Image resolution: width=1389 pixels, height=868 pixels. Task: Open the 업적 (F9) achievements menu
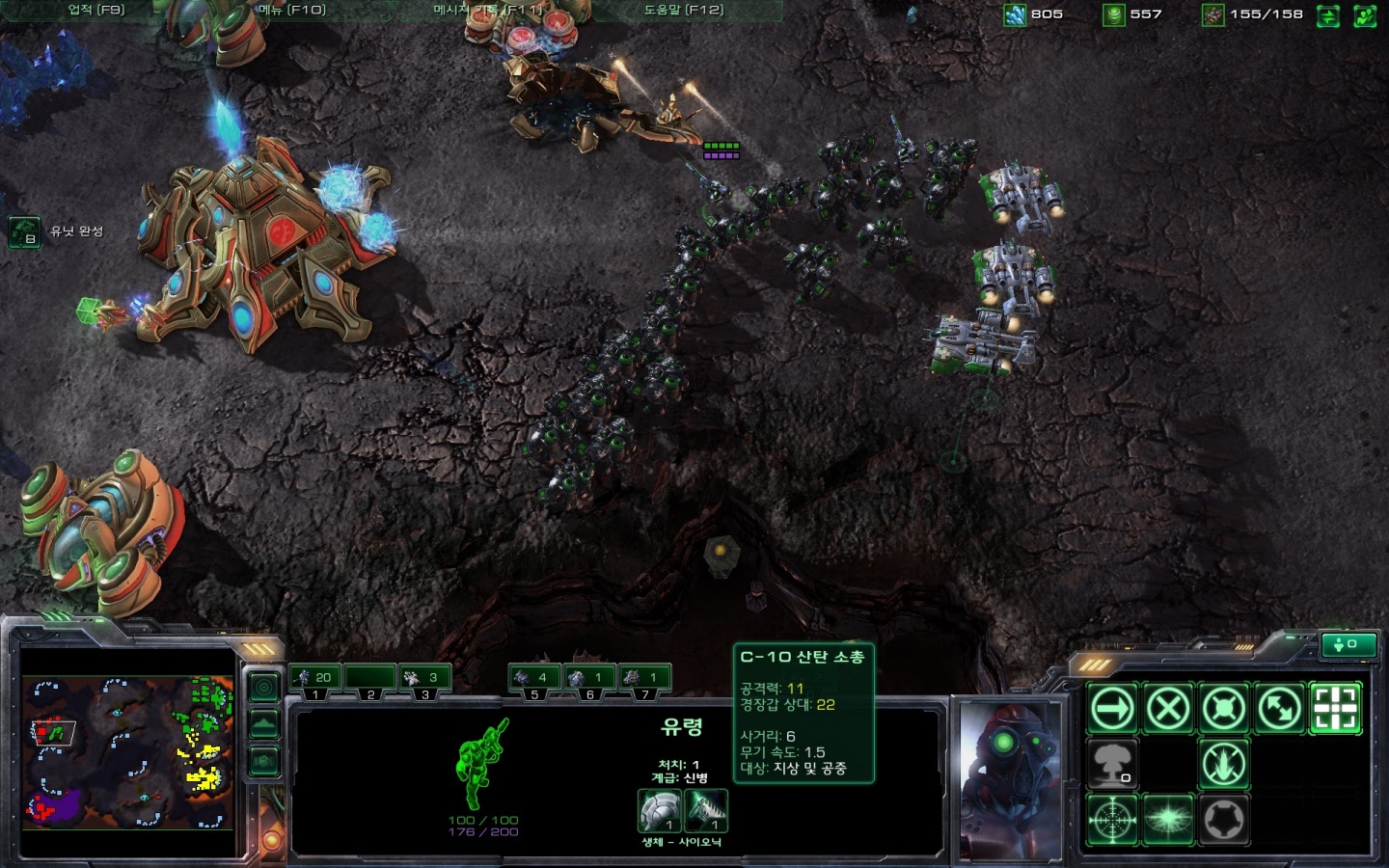[95, 10]
